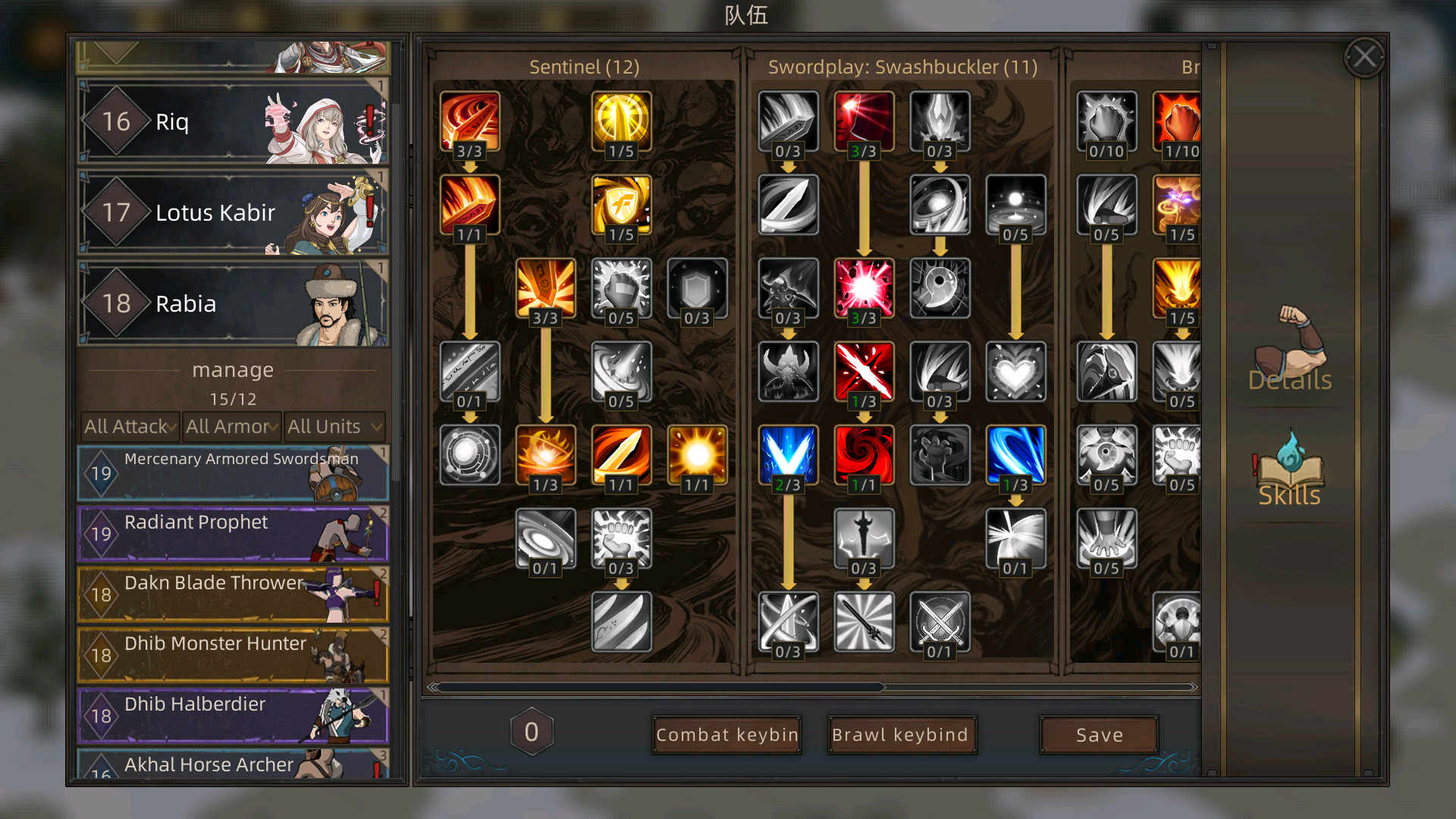Select the gray shield skill at 0/3
1456x819 pixels.
tap(698, 288)
